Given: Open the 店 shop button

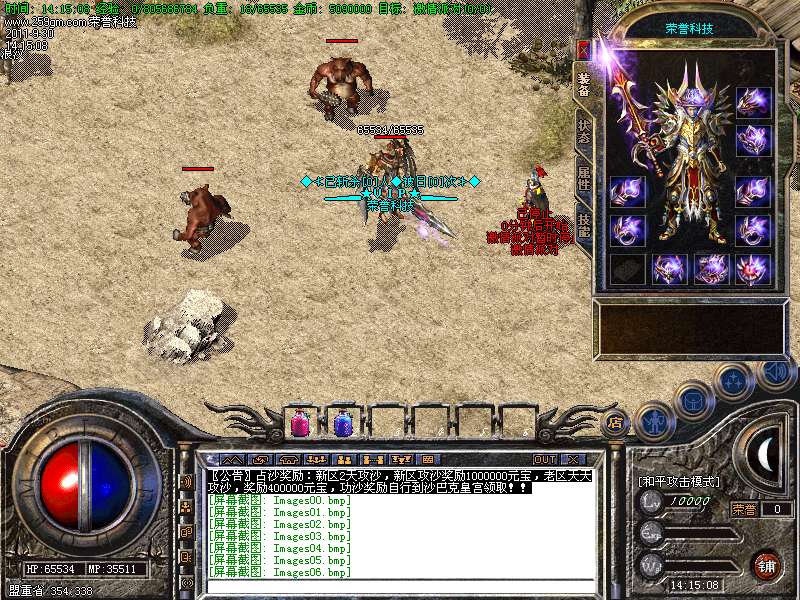Looking at the screenshot, I should pyautogui.click(x=616, y=421).
